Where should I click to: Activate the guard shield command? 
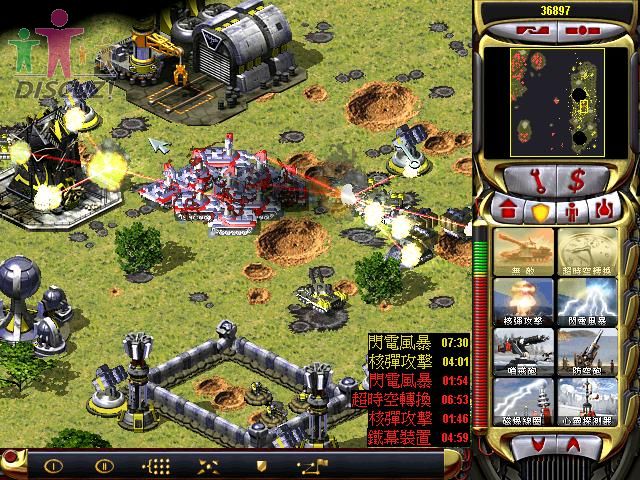(259, 465)
